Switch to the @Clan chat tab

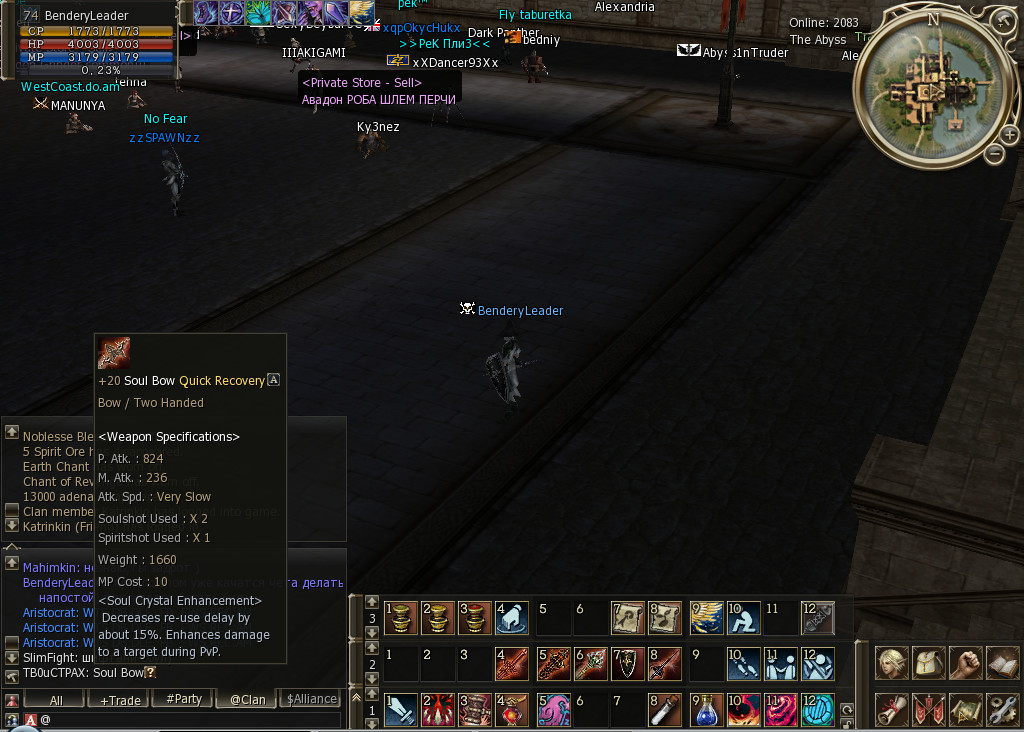pos(247,700)
